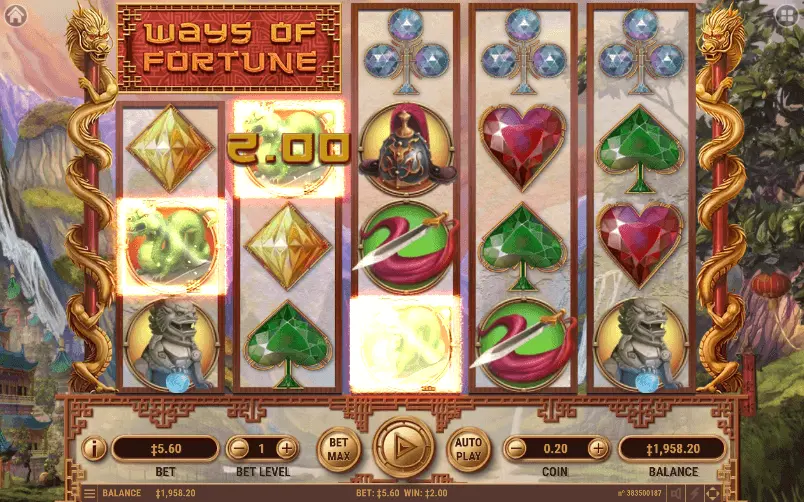Click the Bet Max button
The image size is (804, 502).
[x=339, y=448]
